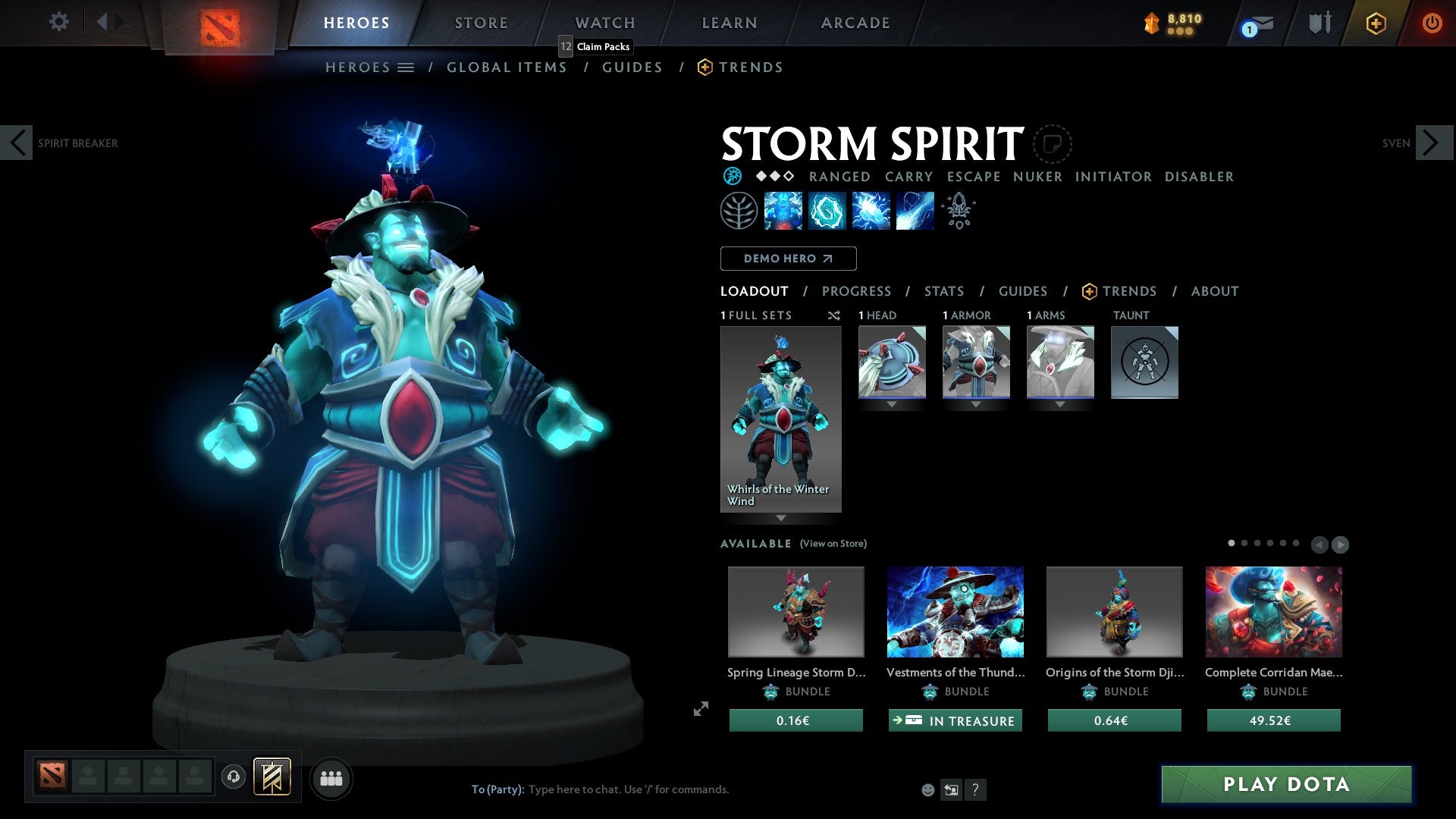Select the Vestments of the Thunder bundle thumbnail
Image resolution: width=1456 pixels, height=819 pixels.
[955, 611]
